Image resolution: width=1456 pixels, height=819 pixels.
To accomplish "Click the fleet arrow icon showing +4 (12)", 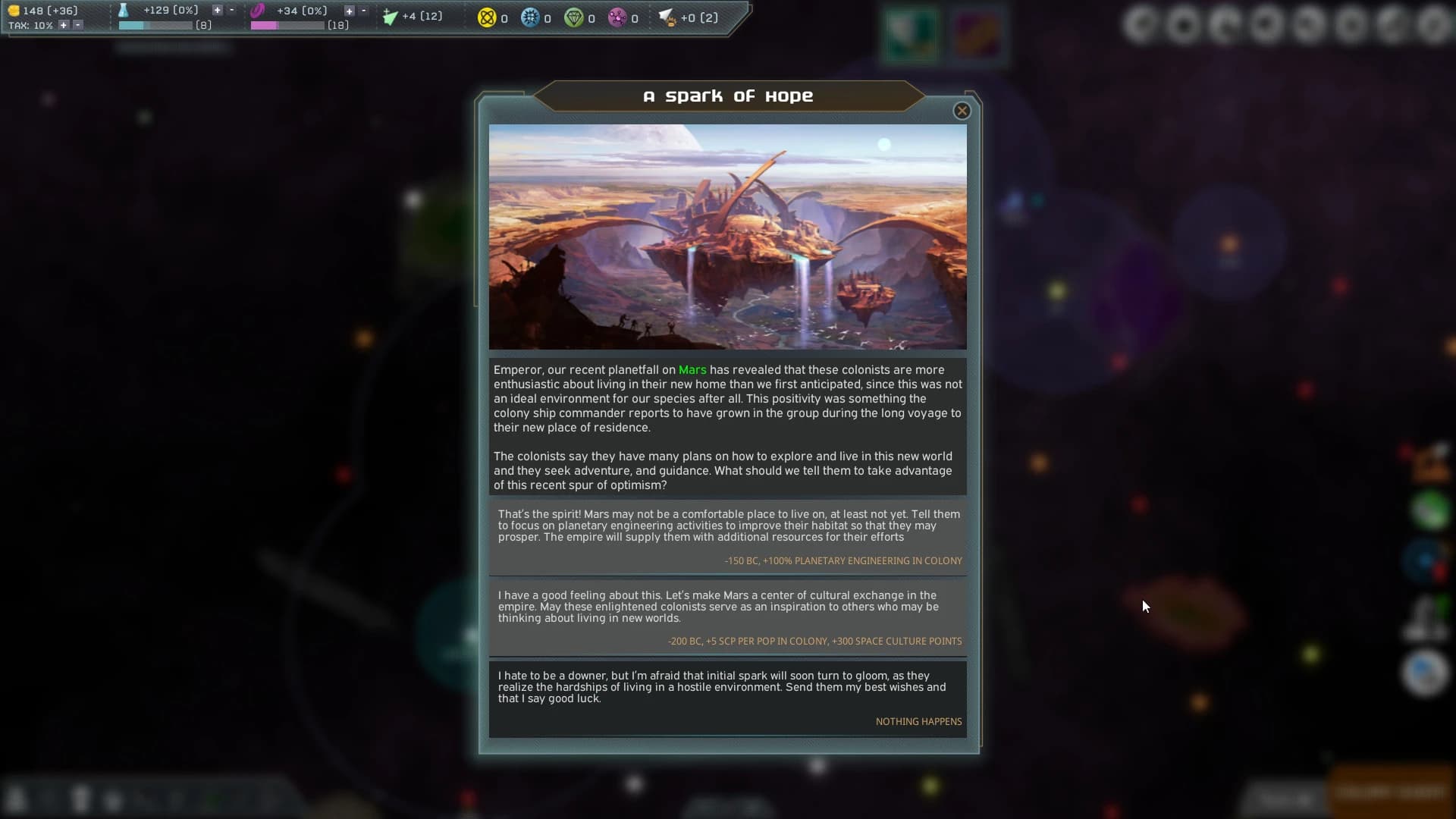I will [391, 17].
